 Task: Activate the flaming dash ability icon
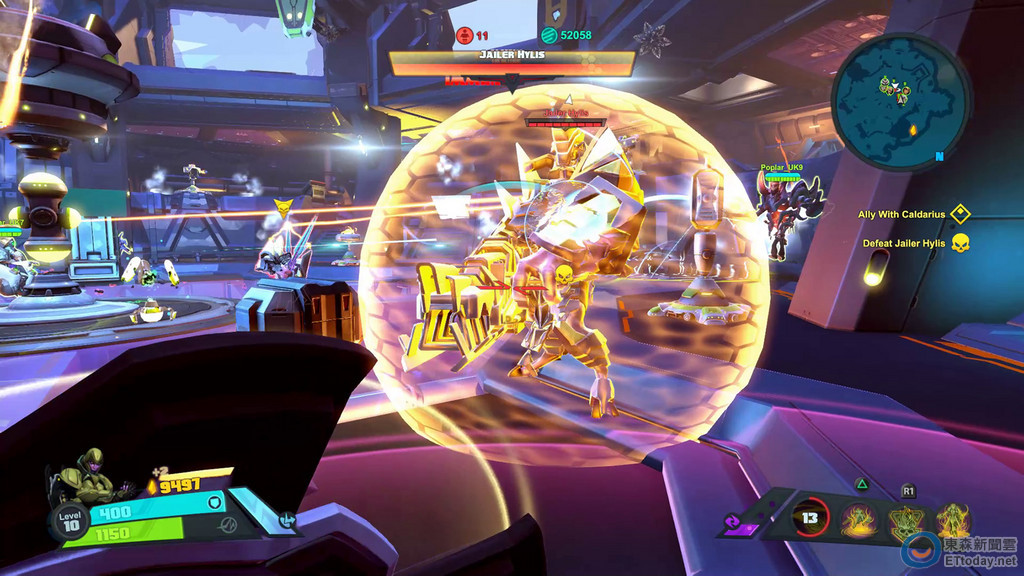859,519
